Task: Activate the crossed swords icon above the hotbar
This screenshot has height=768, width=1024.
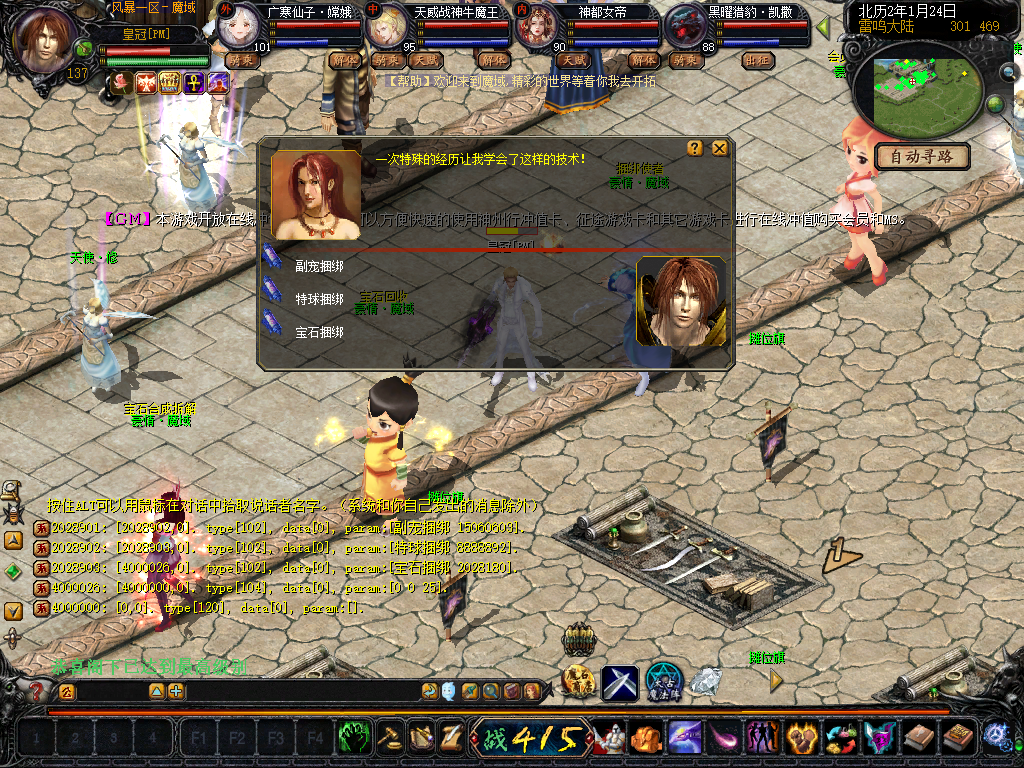Action: (x=620, y=683)
